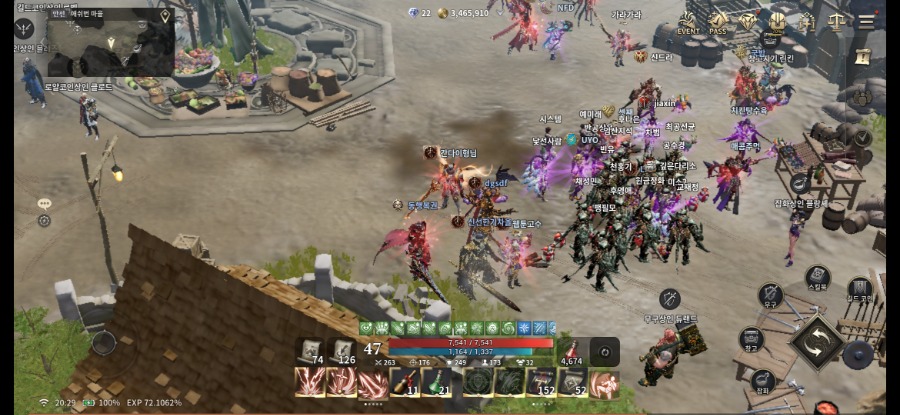
Task: Toggle the auto-use button beside the red potion
Action: pos(604,351)
